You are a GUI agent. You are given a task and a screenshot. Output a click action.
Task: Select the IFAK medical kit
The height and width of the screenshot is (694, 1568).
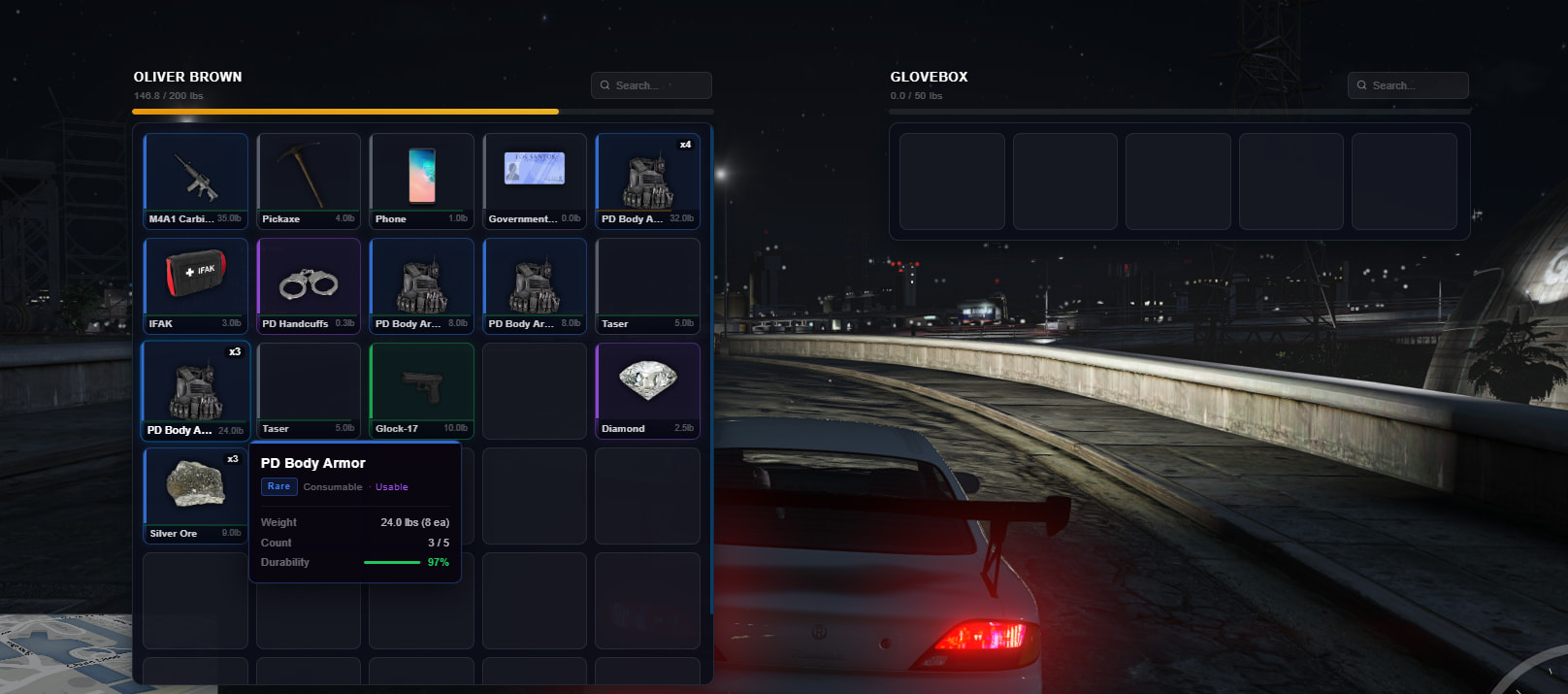pos(195,285)
